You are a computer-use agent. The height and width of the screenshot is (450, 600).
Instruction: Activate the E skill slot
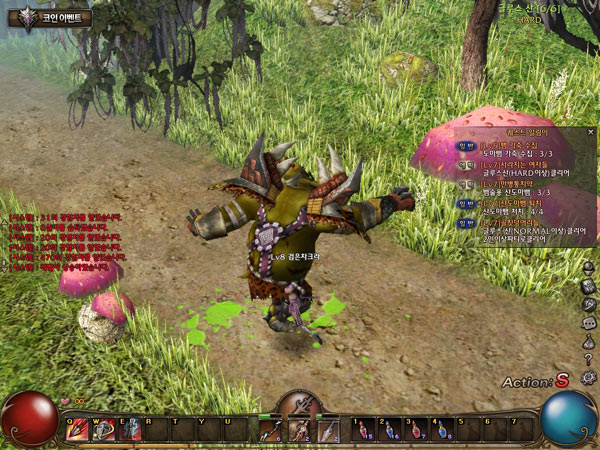coord(130,430)
